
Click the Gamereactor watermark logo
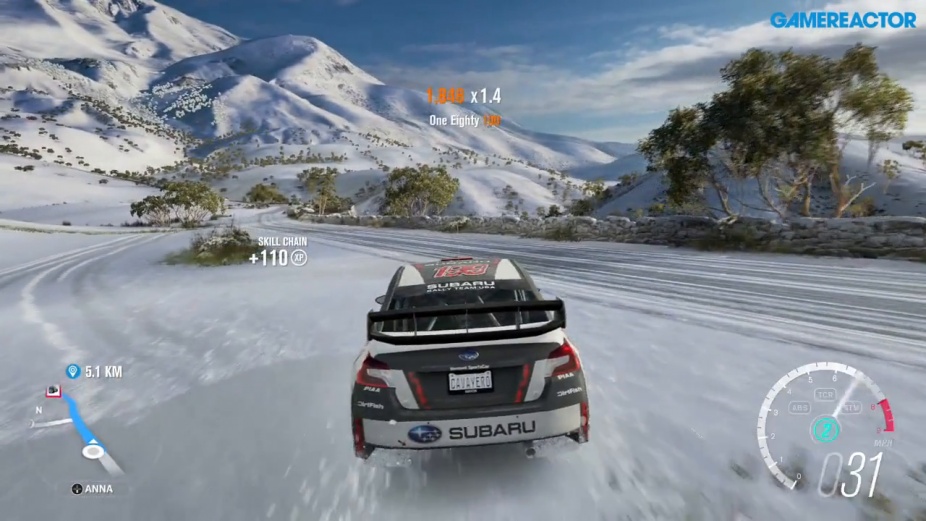[x=842, y=19]
